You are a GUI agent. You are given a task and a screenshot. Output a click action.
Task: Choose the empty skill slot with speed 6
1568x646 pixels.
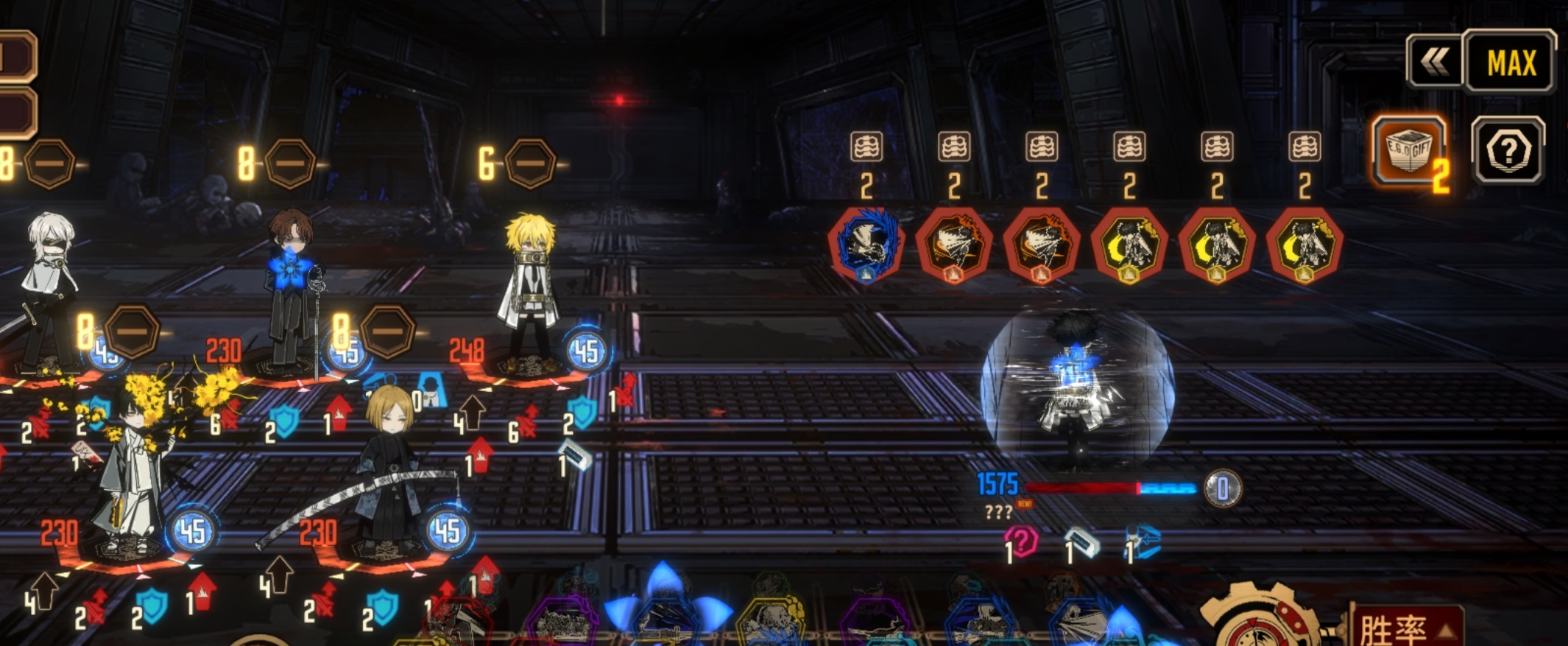pyautogui.click(x=529, y=164)
